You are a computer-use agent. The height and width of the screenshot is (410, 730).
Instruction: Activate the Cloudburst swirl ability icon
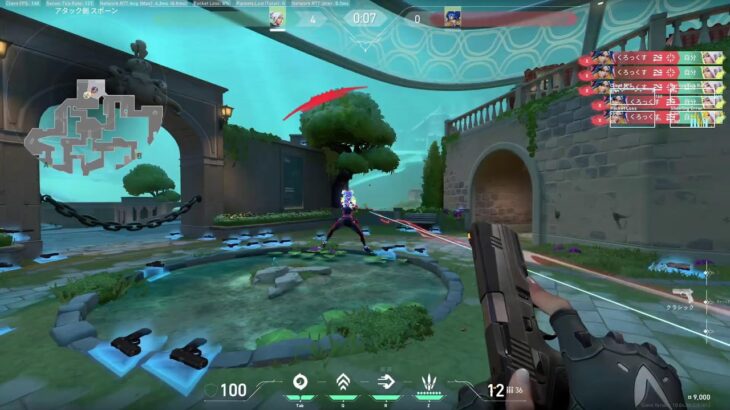pos(297,381)
